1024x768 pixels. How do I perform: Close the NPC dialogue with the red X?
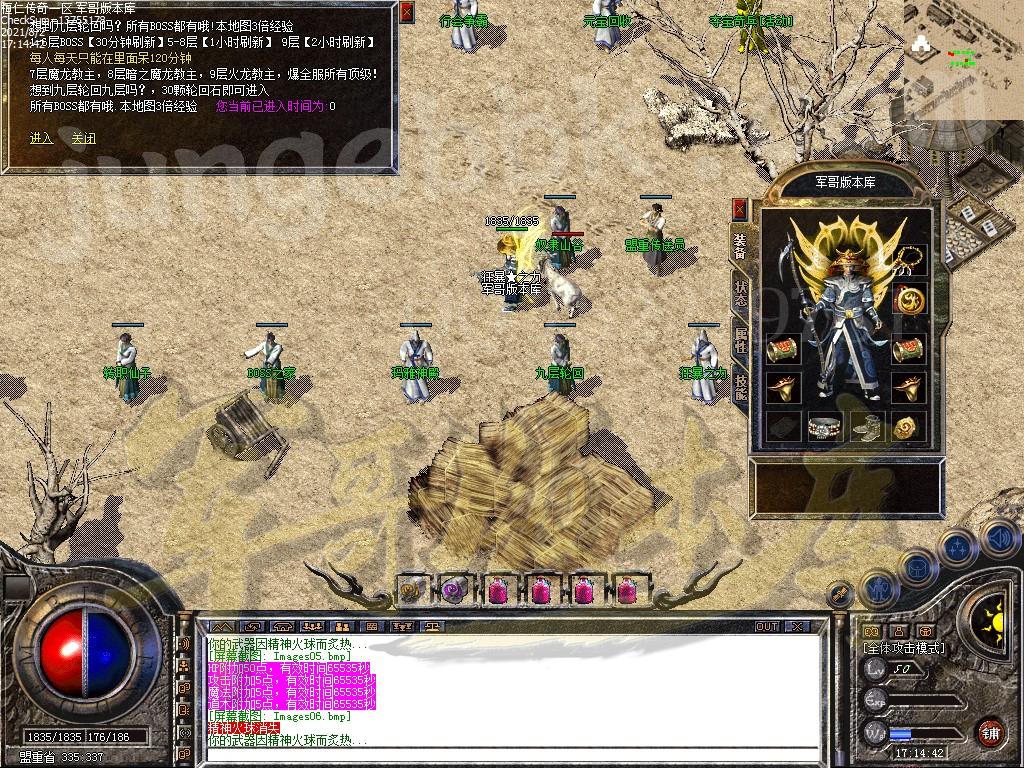tap(406, 13)
